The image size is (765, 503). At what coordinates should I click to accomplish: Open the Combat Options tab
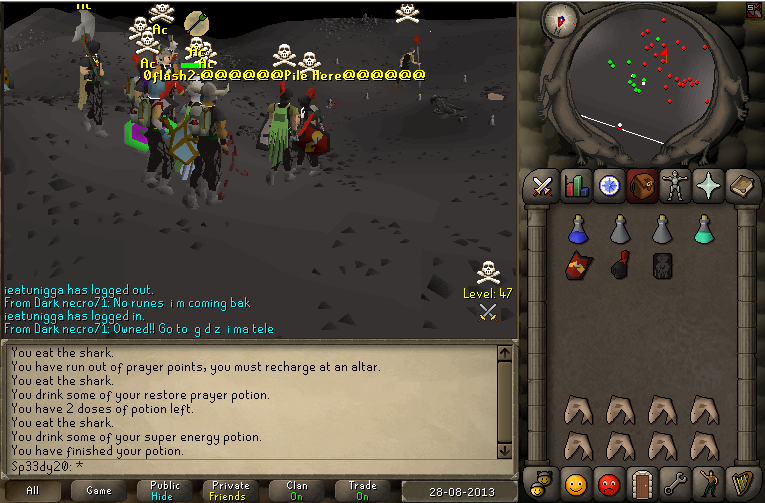(x=543, y=186)
